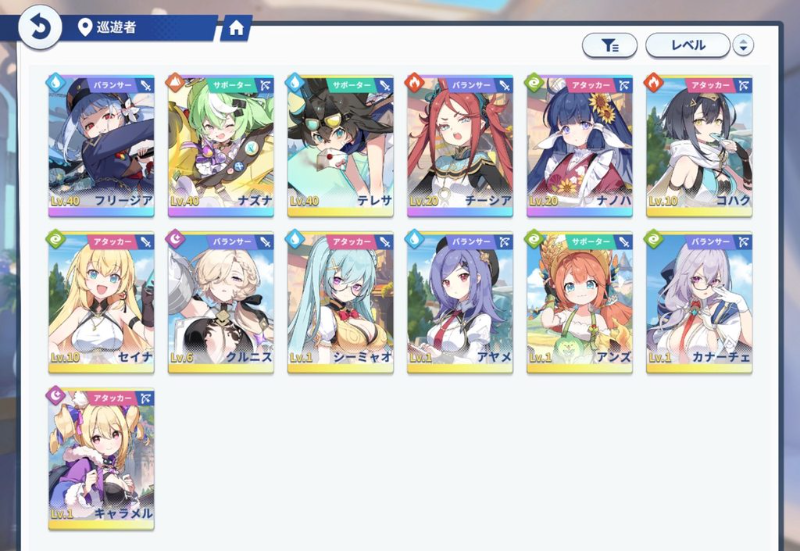The width and height of the screenshot is (800, 551).
Task: Select the ナズナ character card
Action: pyautogui.click(x=220, y=144)
